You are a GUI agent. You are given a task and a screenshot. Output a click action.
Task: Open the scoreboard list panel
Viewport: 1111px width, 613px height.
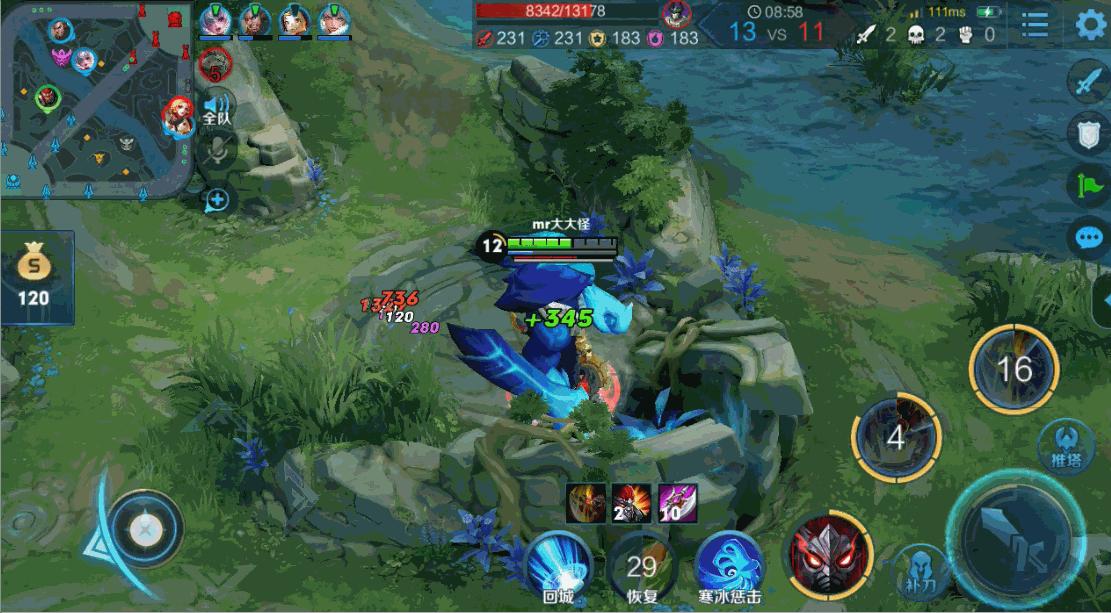1035,24
